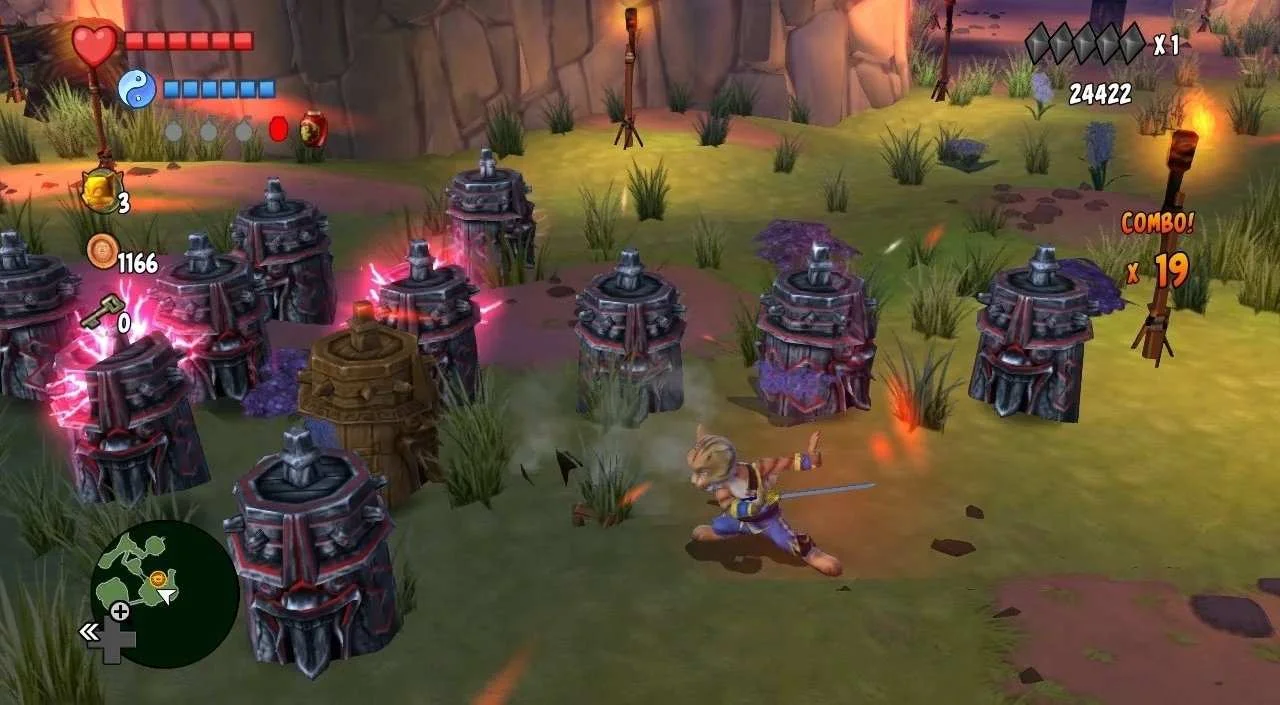Select the copper coin currency icon
The image size is (1280, 705).
101,251
